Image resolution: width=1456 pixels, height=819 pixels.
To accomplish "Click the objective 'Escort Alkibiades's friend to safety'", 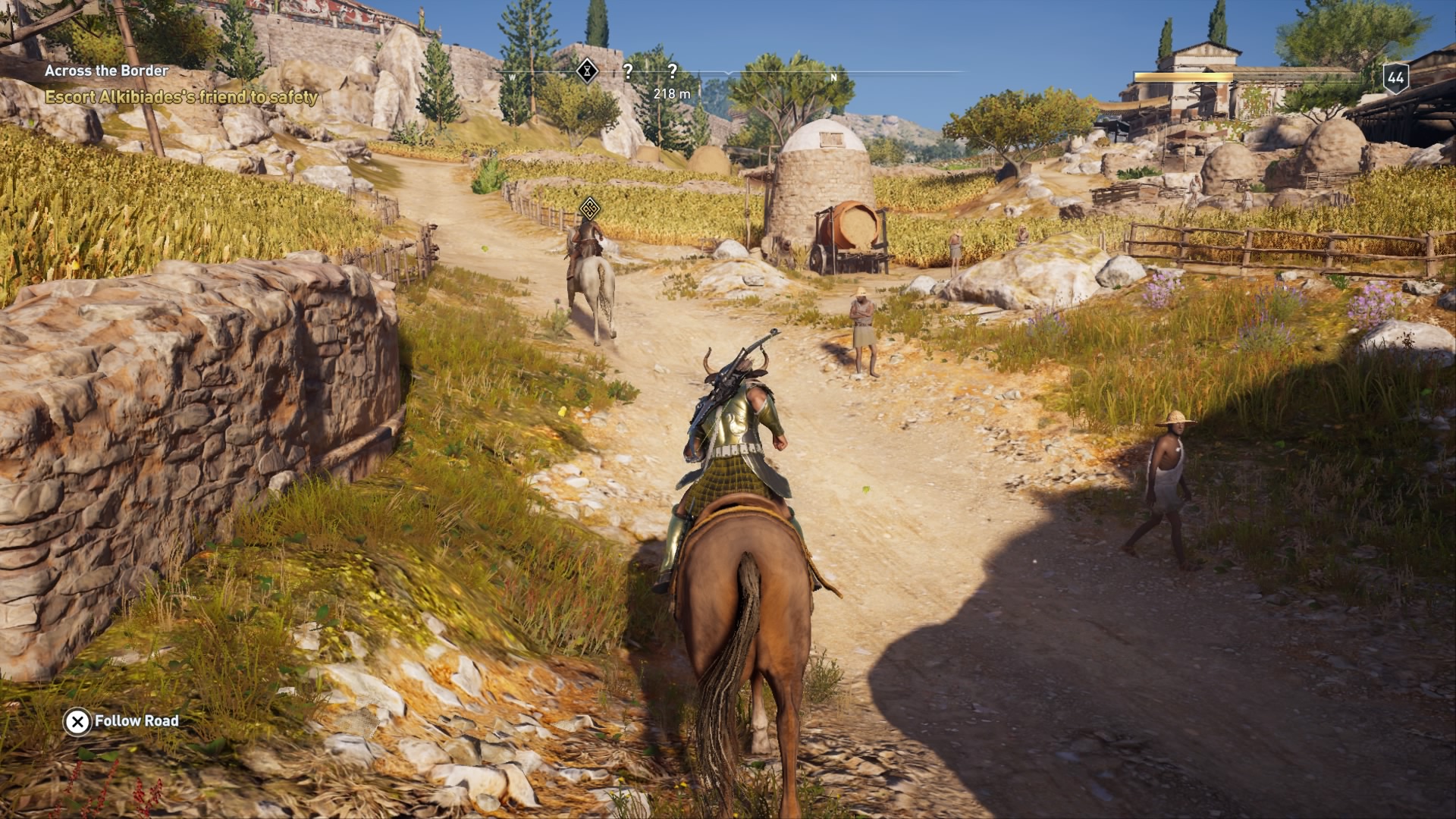I will pyautogui.click(x=181, y=97).
